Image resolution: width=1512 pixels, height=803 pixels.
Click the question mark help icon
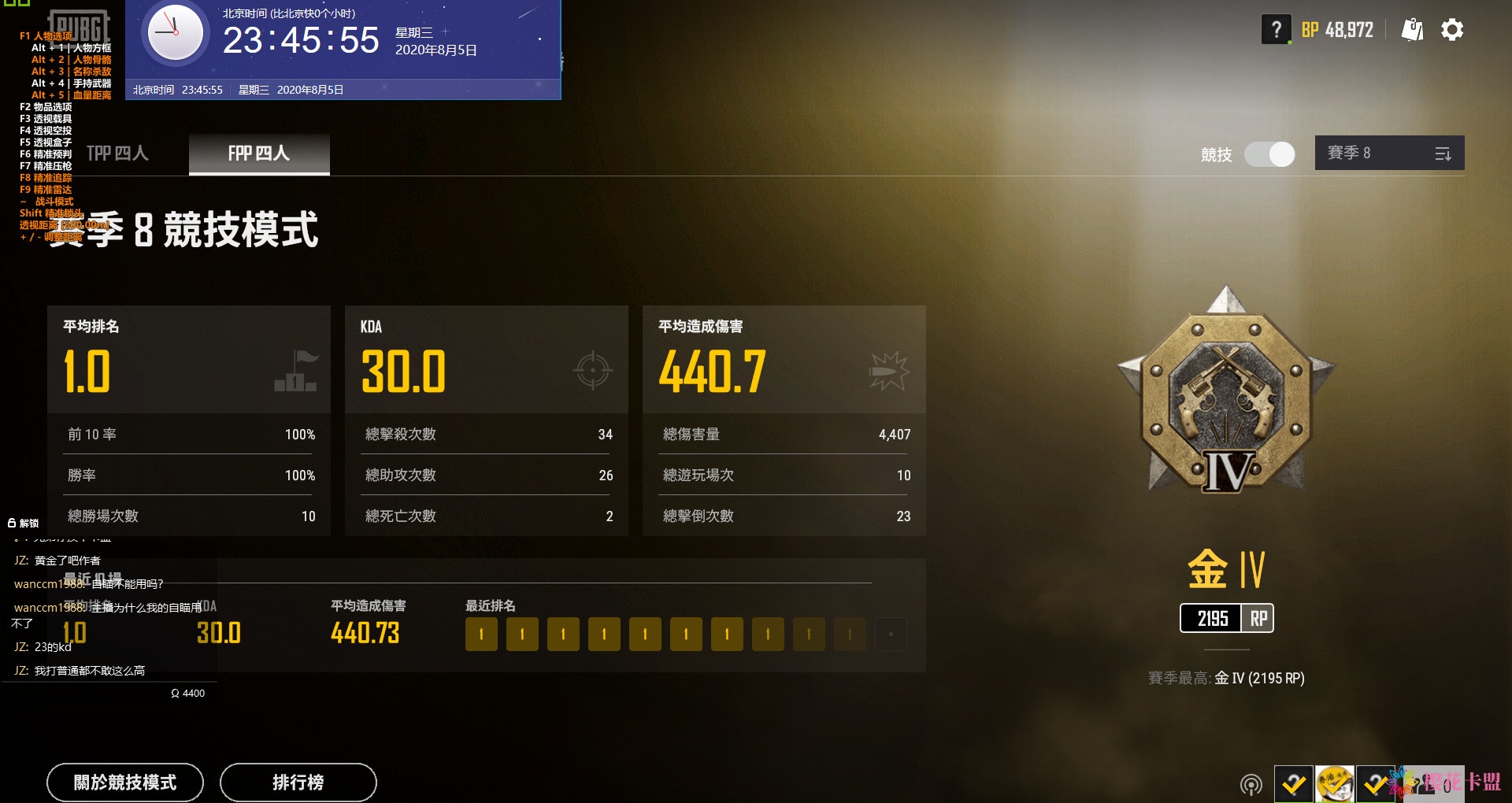tap(1276, 30)
